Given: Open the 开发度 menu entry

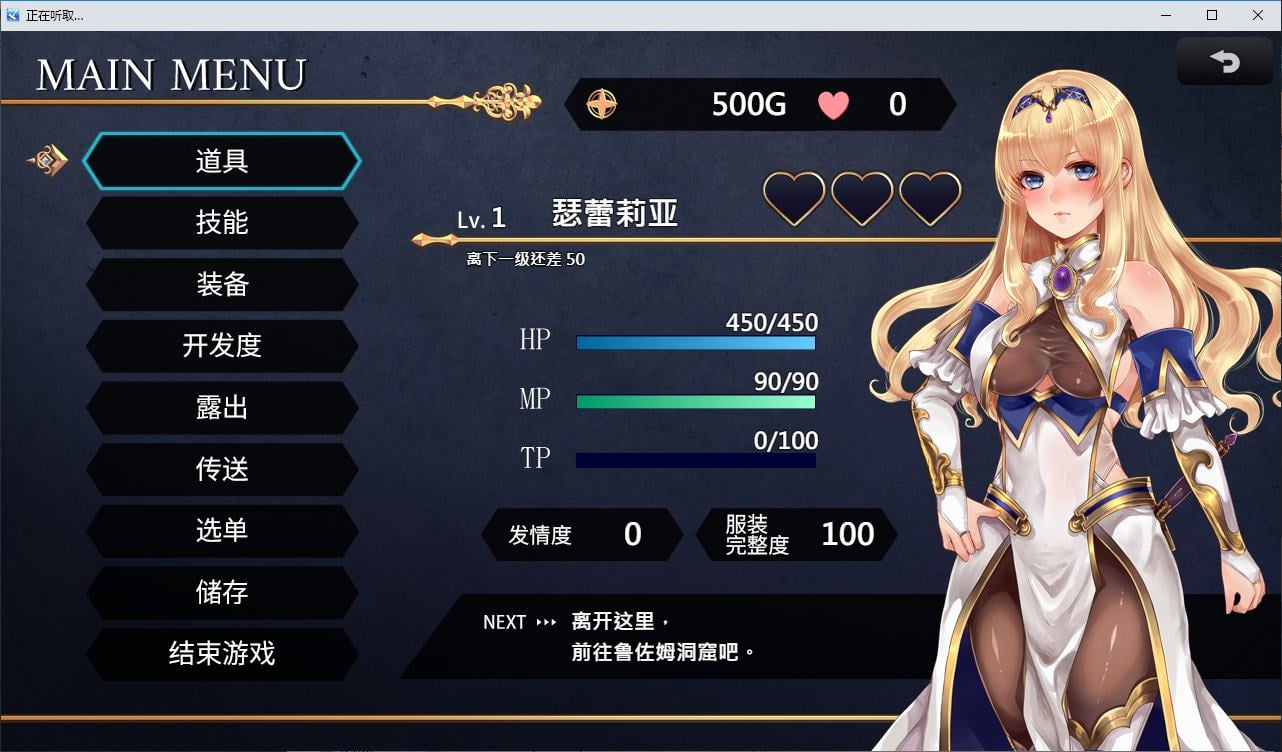Looking at the screenshot, I should (222, 347).
